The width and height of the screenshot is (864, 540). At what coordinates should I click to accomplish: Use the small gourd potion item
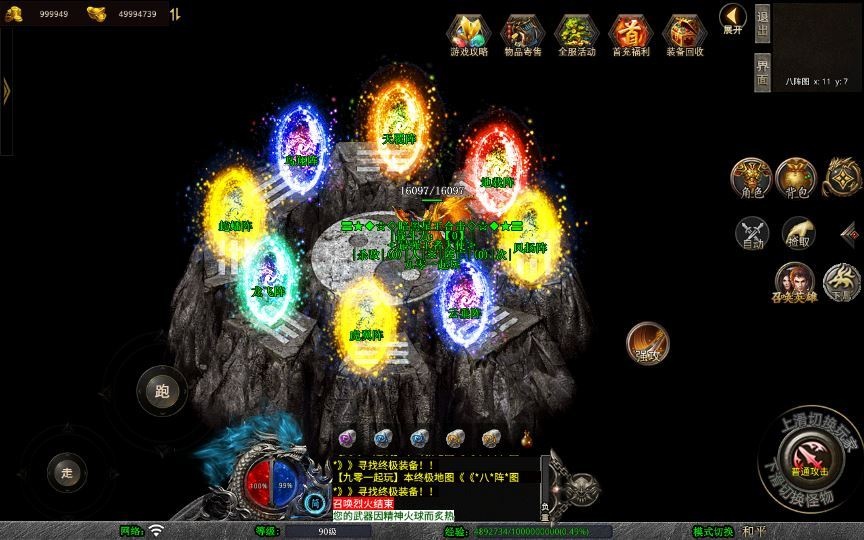(526, 436)
